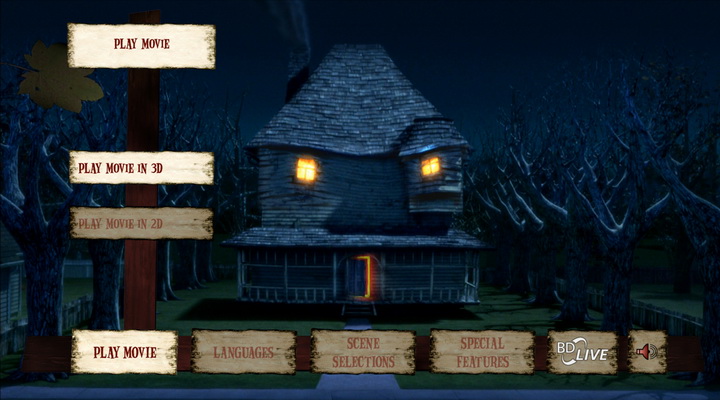Open the Languages menu
The image size is (720, 400).
[x=244, y=352]
